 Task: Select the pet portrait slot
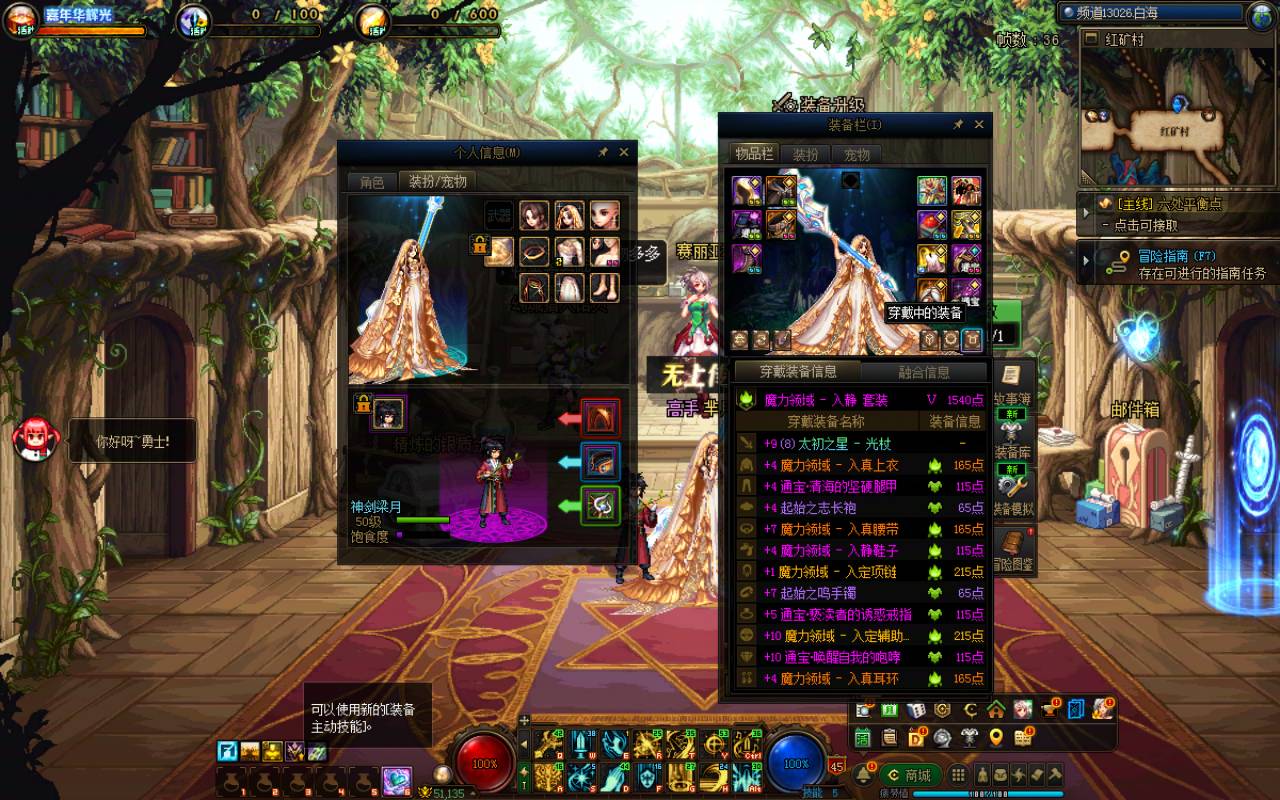[x=389, y=412]
